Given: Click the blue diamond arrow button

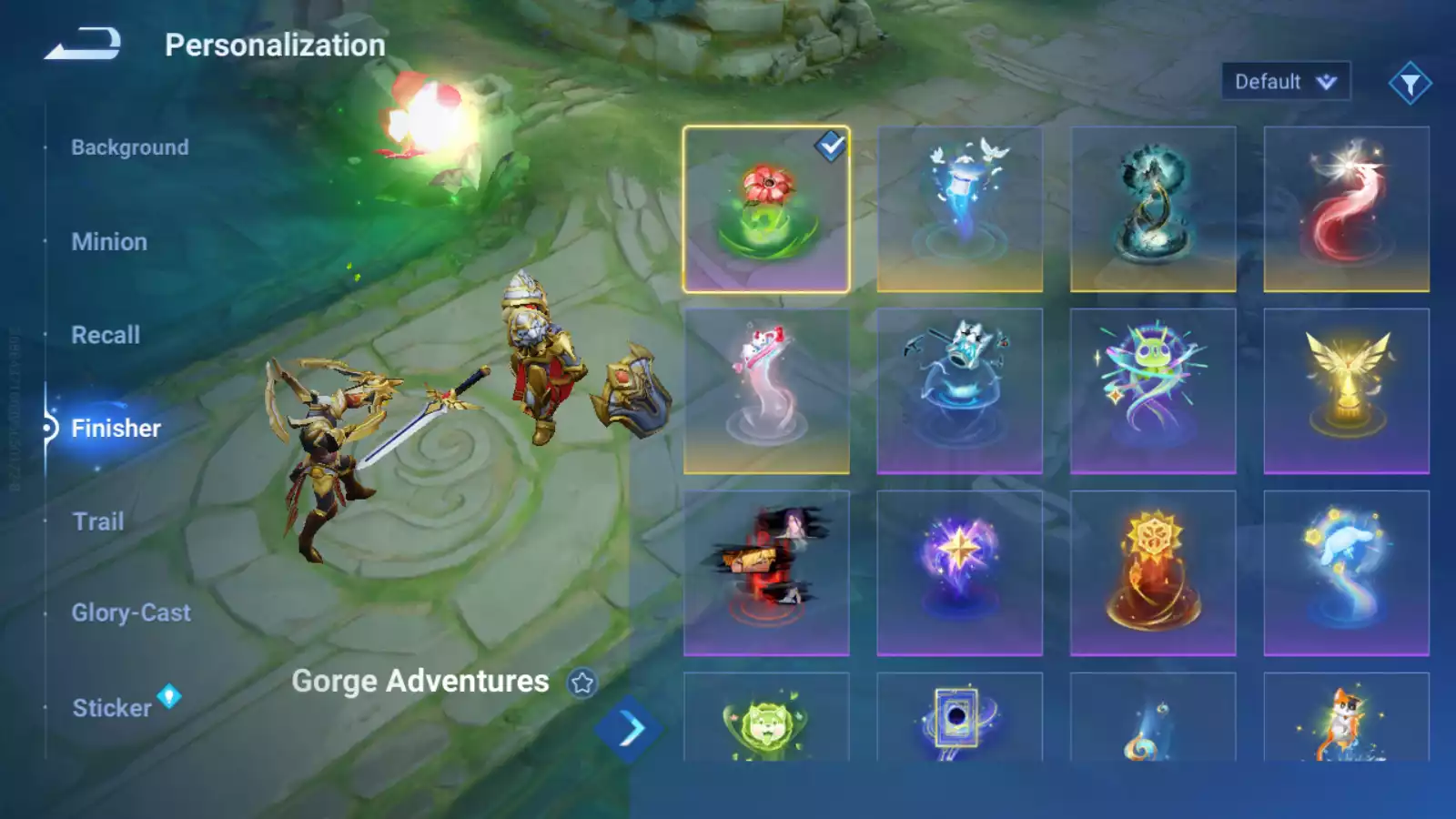Looking at the screenshot, I should (x=630, y=728).
